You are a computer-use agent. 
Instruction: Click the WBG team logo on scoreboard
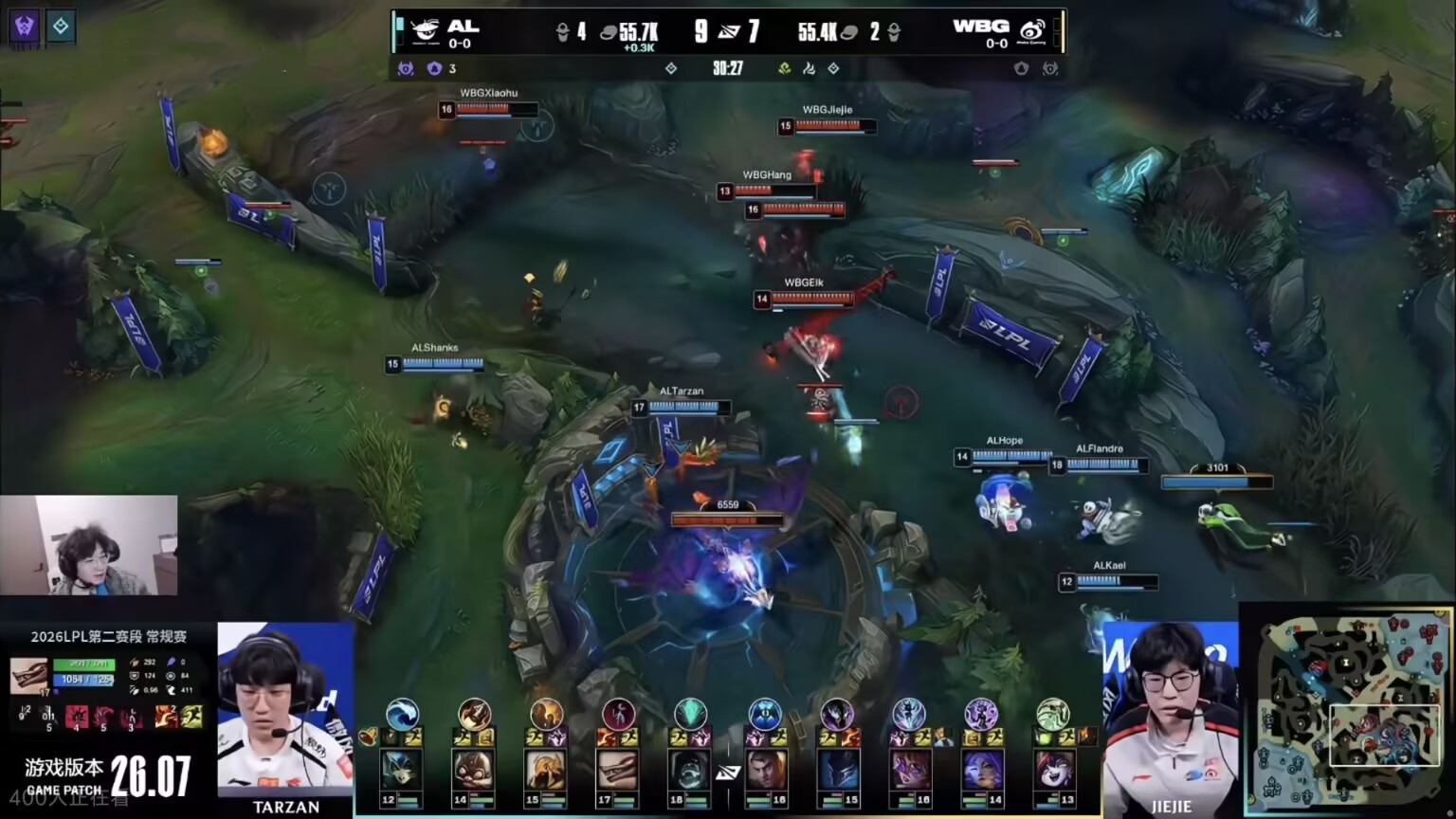[x=1031, y=32]
